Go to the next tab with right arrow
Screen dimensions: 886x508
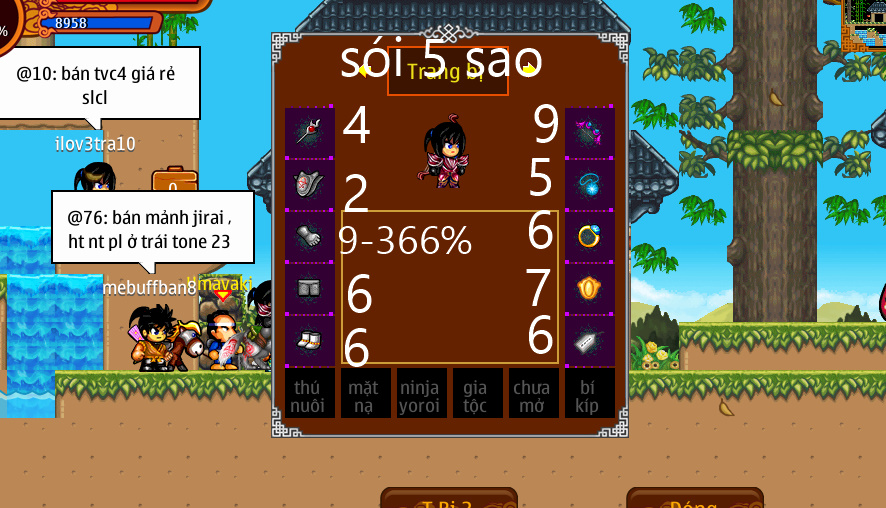point(529,70)
